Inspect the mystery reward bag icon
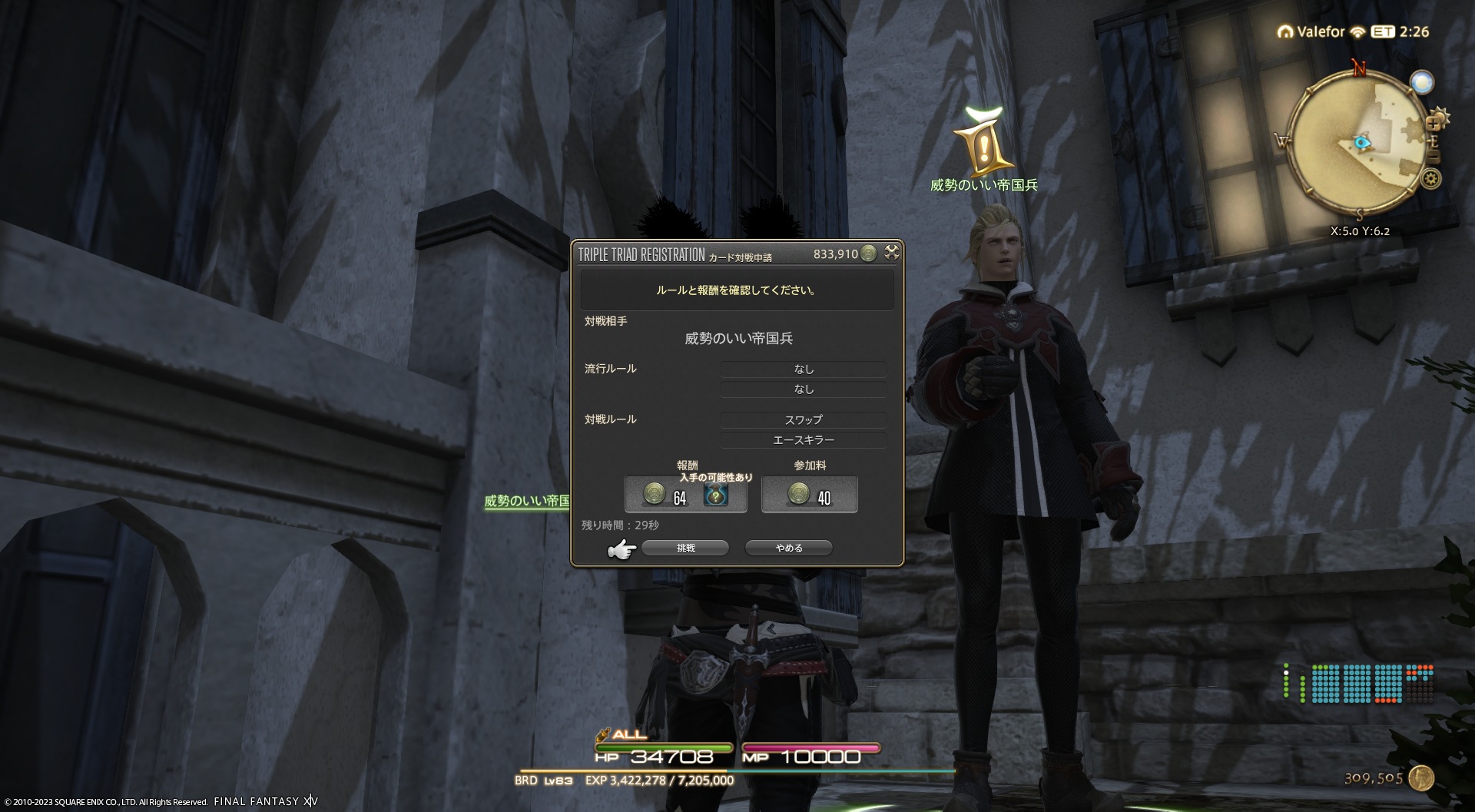 coord(716,495)
